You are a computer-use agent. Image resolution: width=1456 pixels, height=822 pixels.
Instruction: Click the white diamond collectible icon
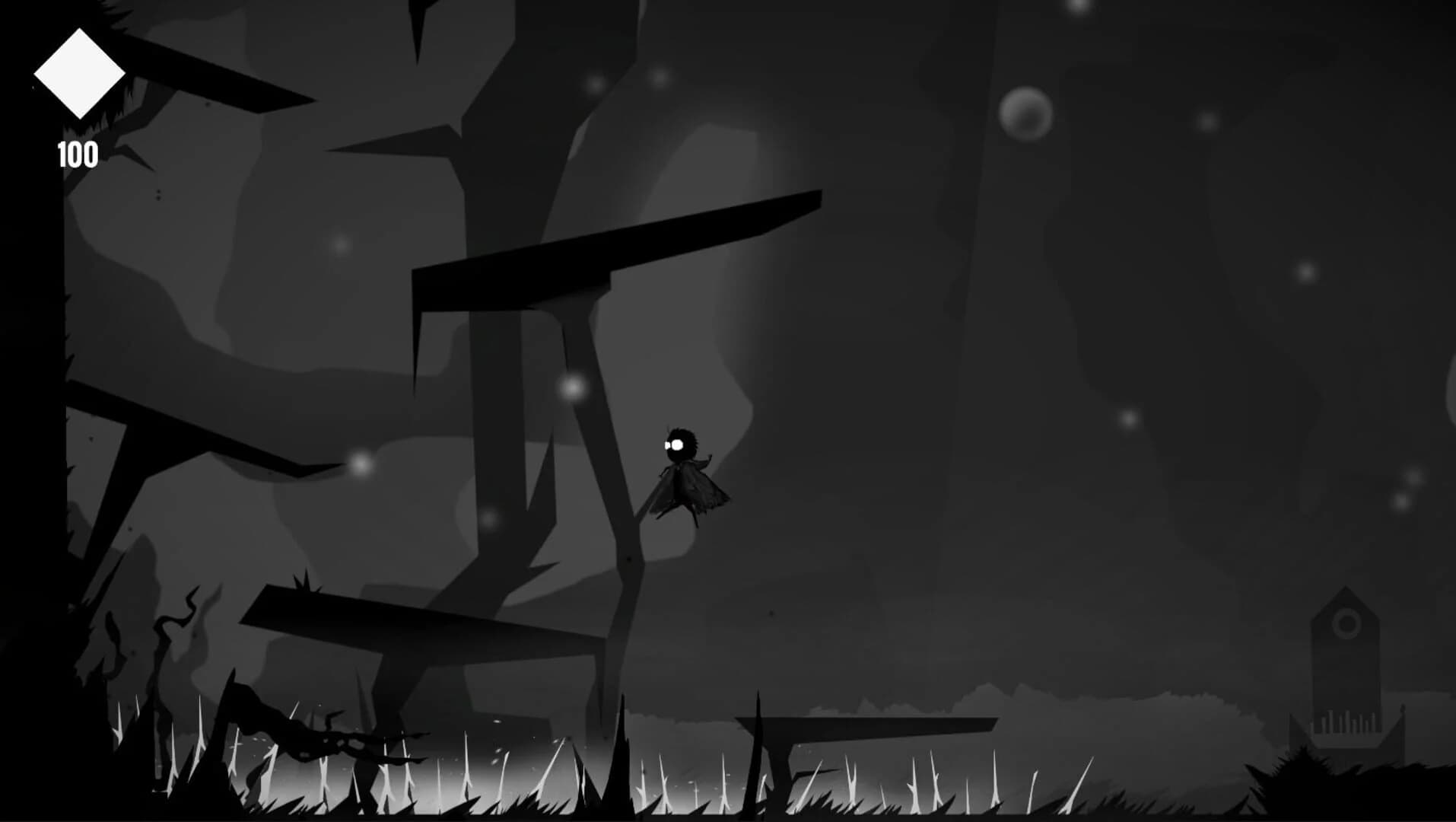pos(78,73)
